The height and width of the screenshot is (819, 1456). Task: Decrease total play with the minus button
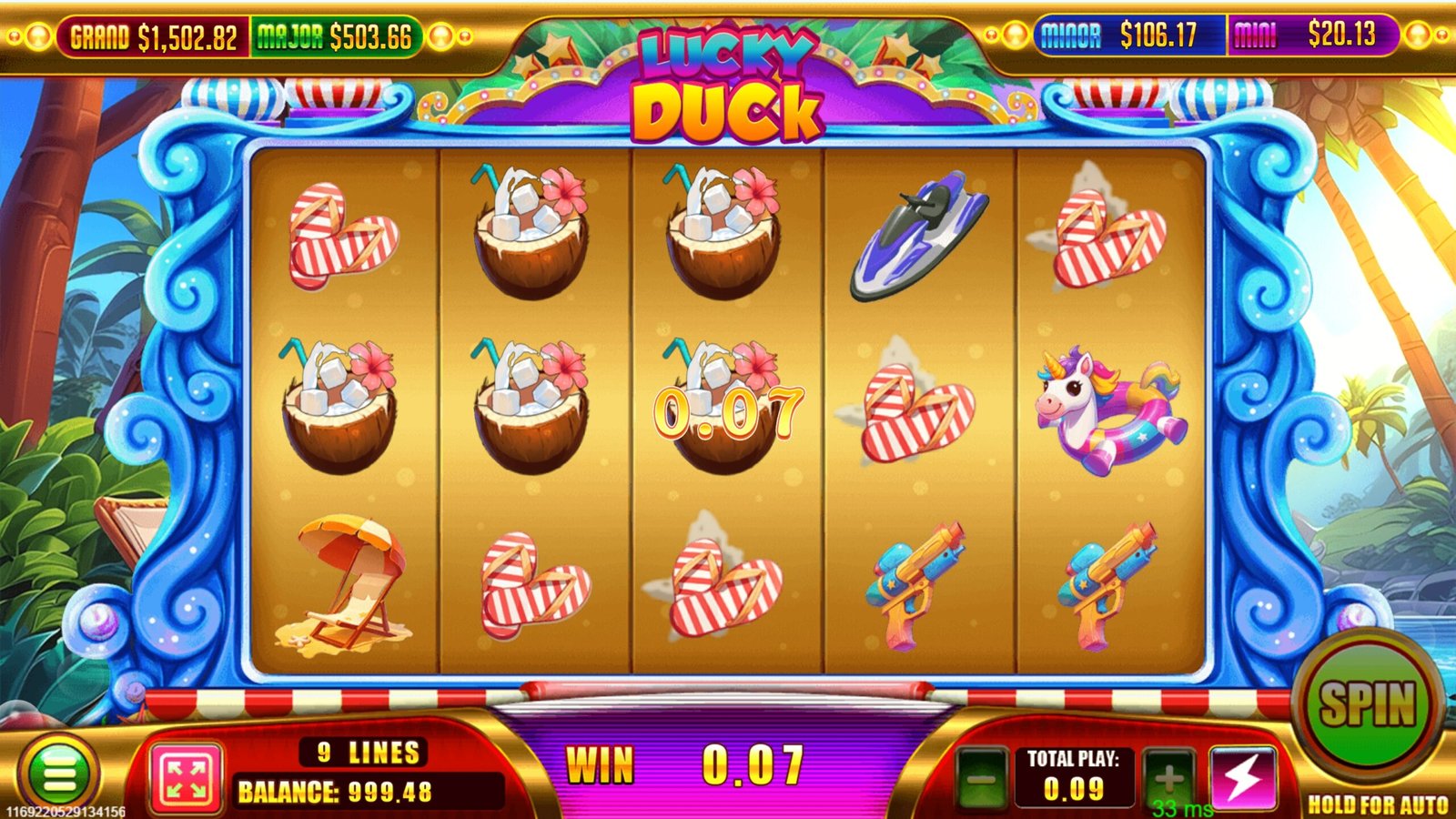coord(981,779)
